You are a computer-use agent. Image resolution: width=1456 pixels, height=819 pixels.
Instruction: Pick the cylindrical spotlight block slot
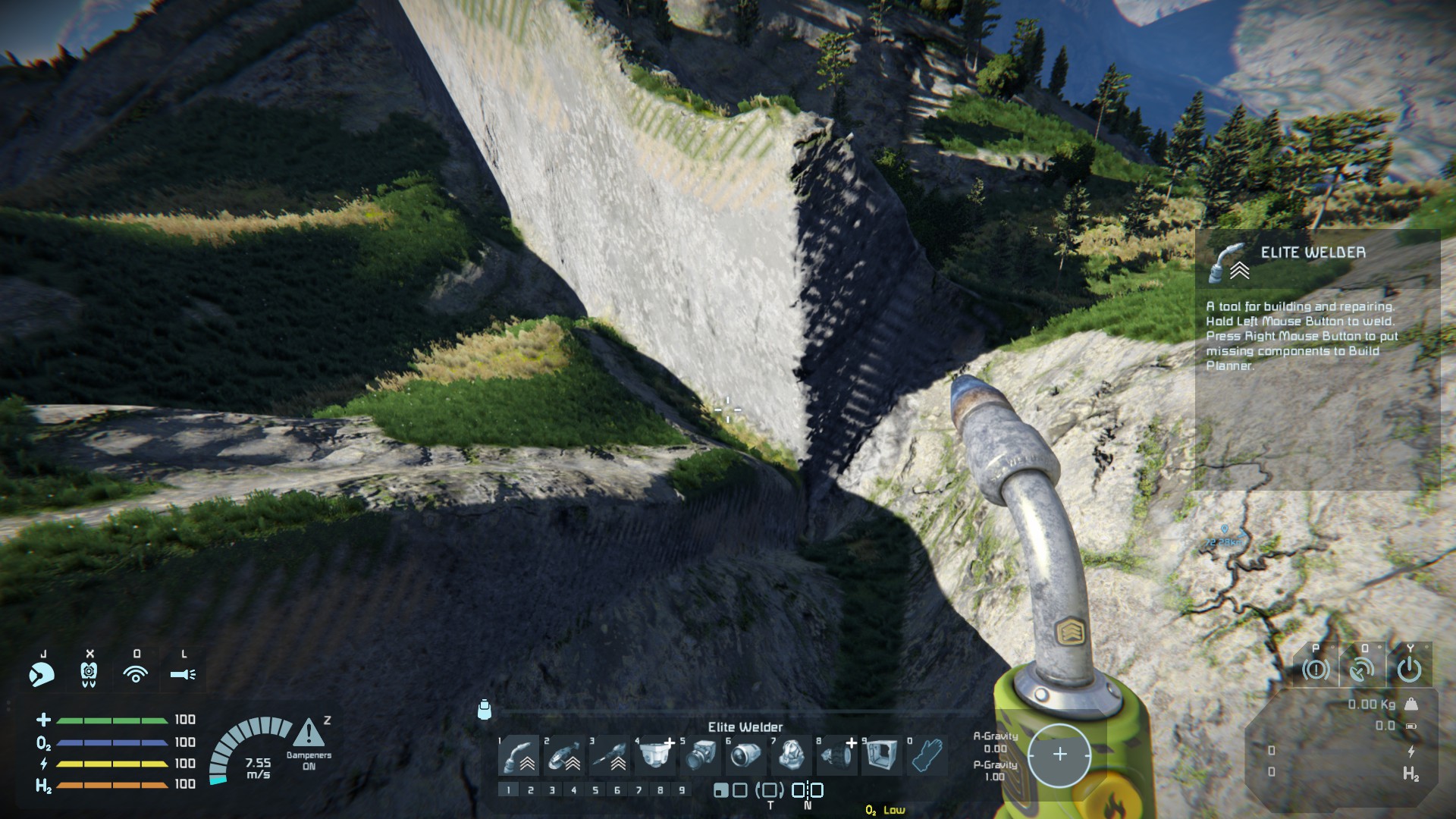[x=747, y=755]
